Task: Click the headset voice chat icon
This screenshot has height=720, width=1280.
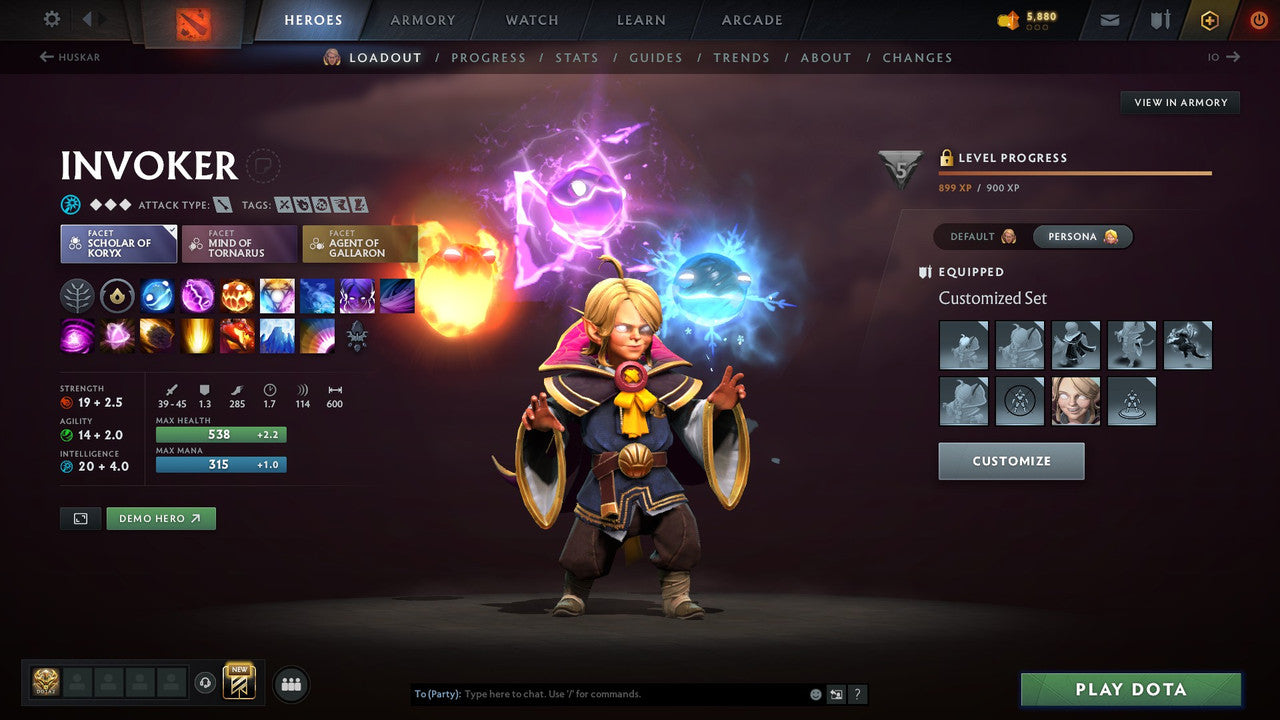Action: pyautogui.click(x=207, y=682)
